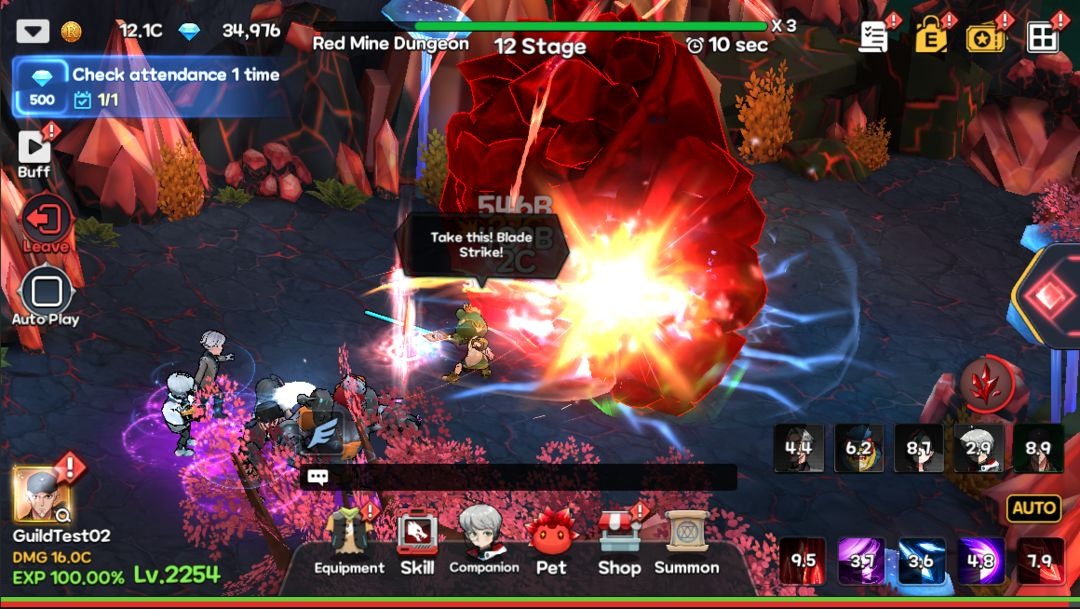
Task: Open the quest checklist icon
Action: point(874,37)
